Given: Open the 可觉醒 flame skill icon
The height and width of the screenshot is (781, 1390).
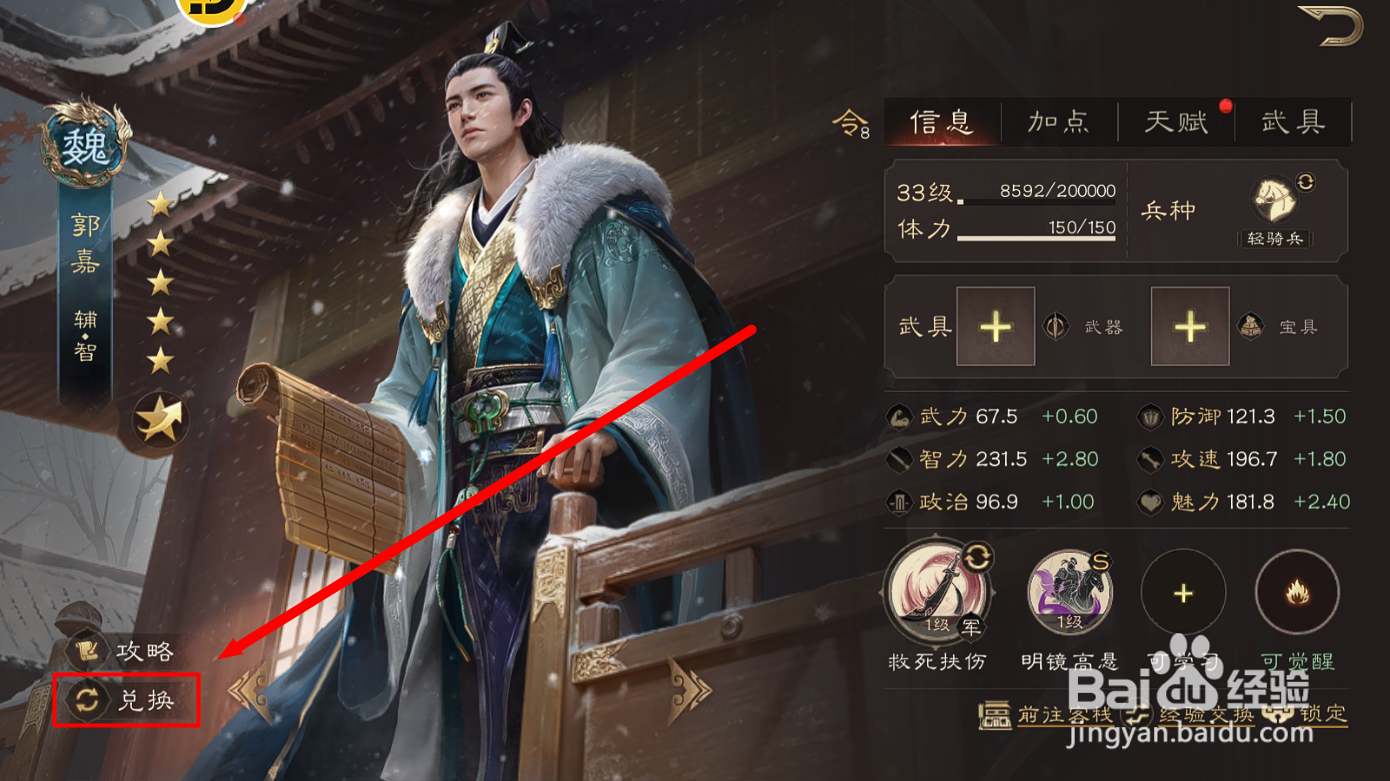Looking at the screenshot, I should 1297,592.
